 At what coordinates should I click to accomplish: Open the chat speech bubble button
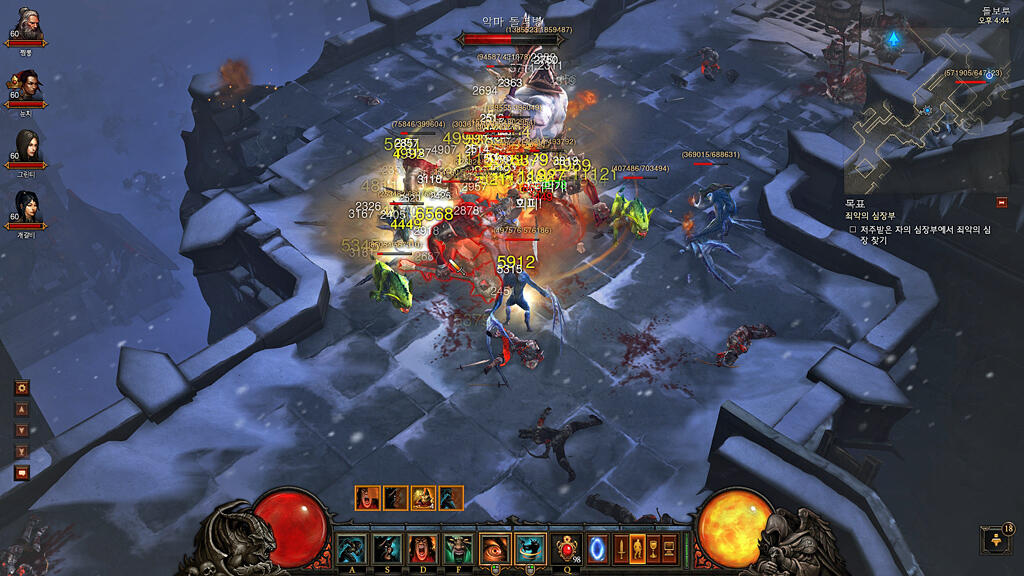pos(22,472)
